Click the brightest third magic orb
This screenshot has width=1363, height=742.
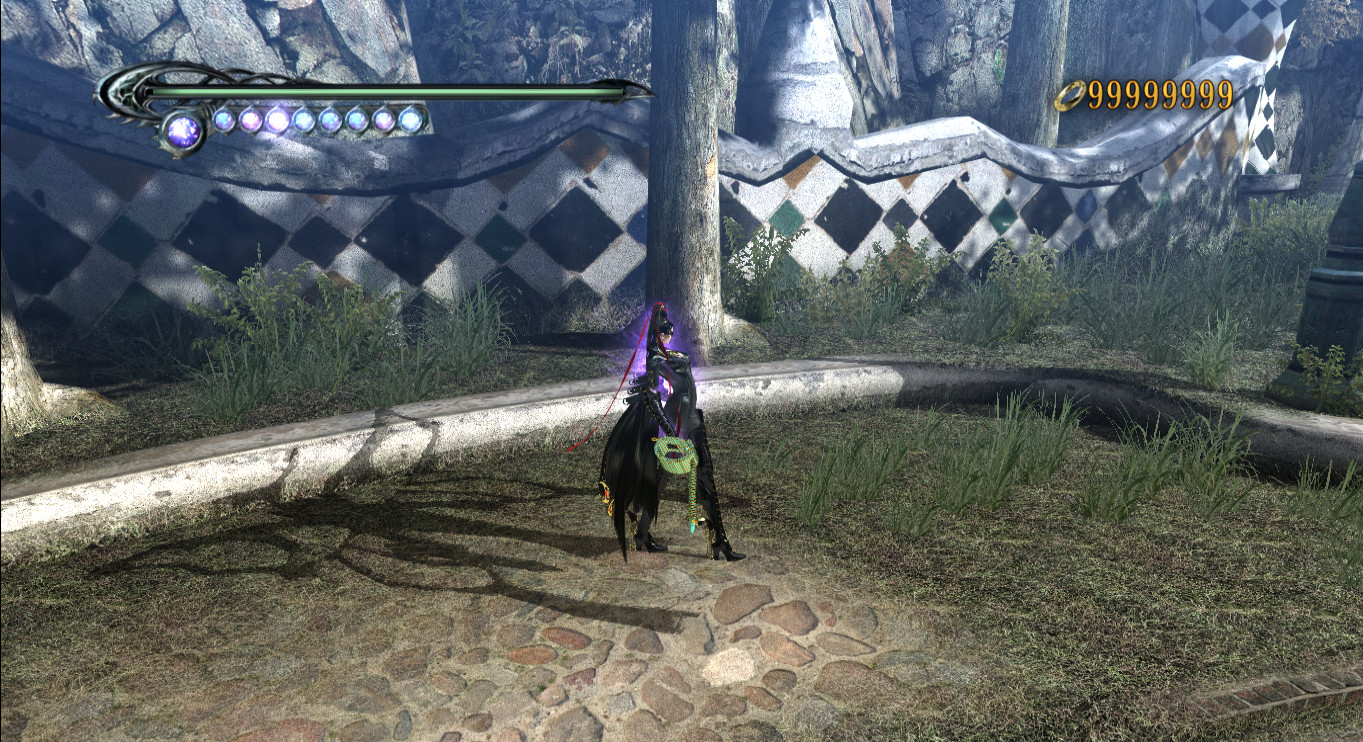[278, 122]
